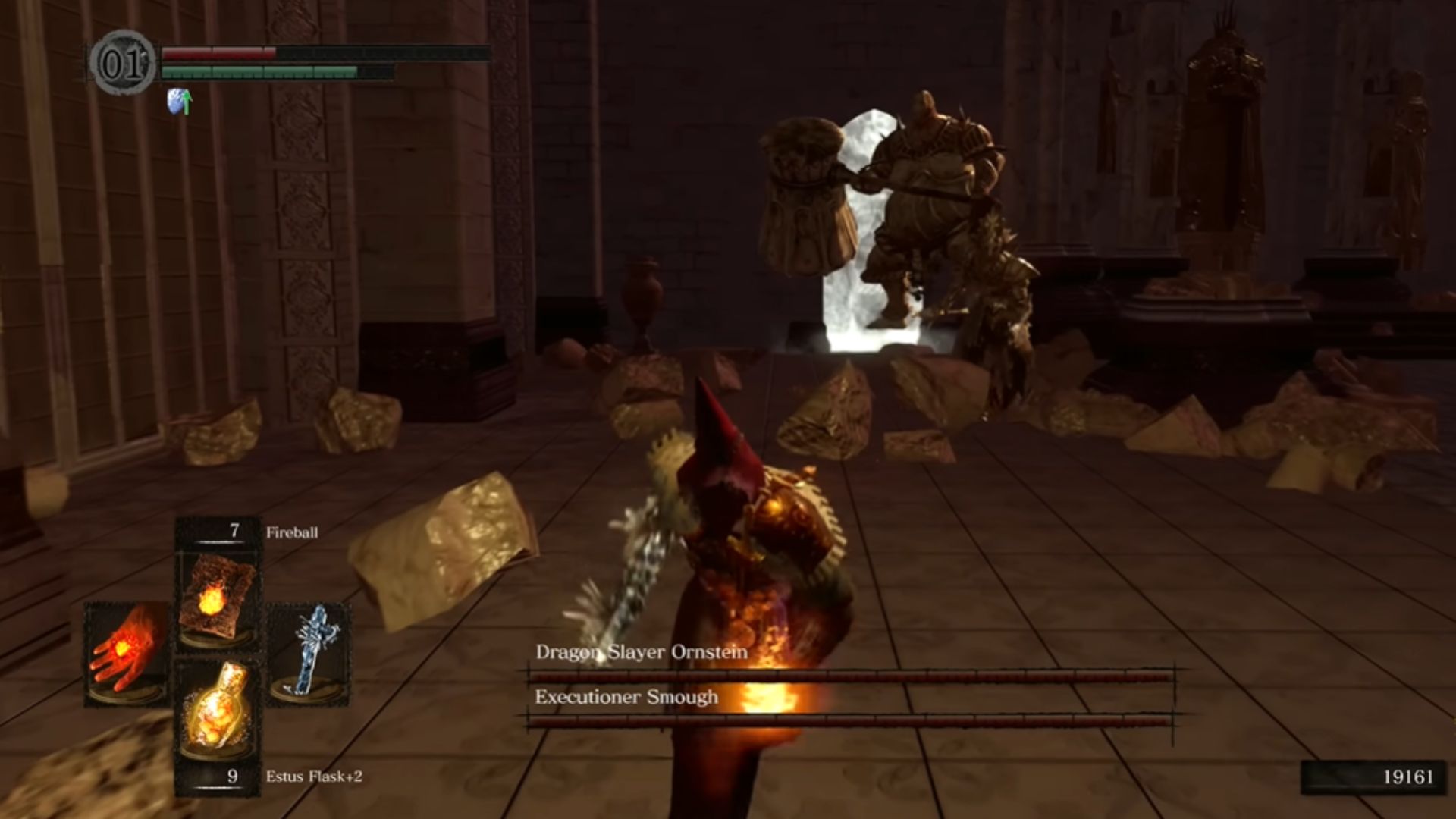Choose the Pyromancy Flame hand slot

pos(126,654)
